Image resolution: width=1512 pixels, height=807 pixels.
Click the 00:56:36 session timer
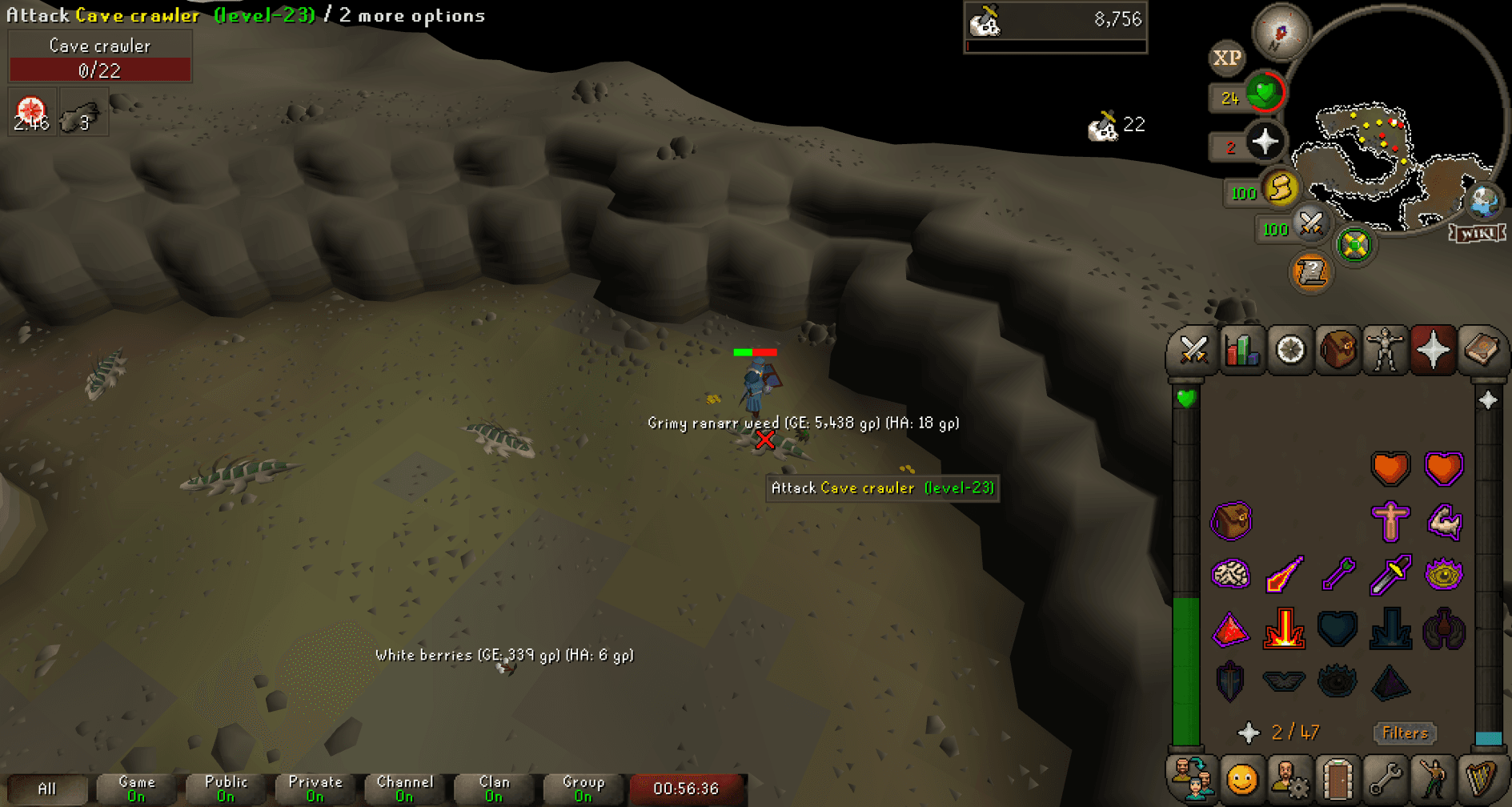(687, 788)
